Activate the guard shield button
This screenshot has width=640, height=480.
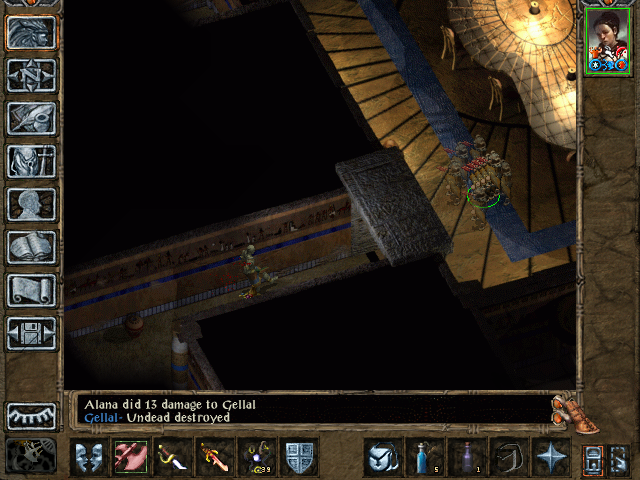pyautogui.click(x=299, y=458)
